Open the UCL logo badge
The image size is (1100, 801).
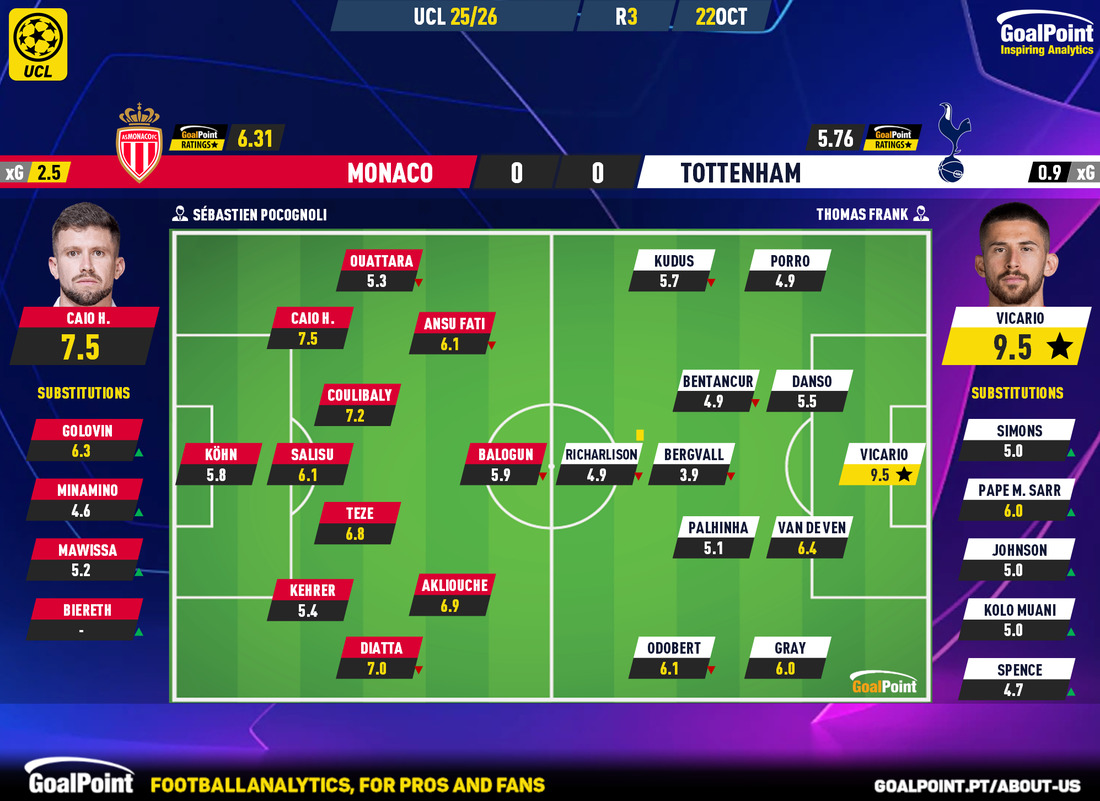[x=39, y=44]
